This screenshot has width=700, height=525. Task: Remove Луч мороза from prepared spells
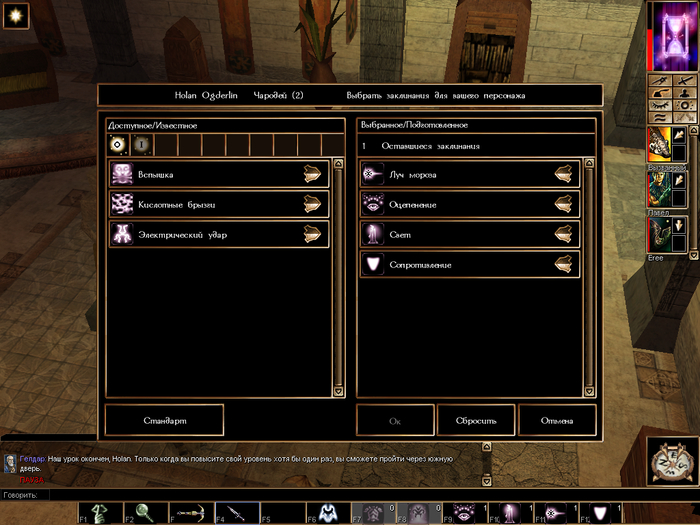pyautogui.click(x=566, y=174)
